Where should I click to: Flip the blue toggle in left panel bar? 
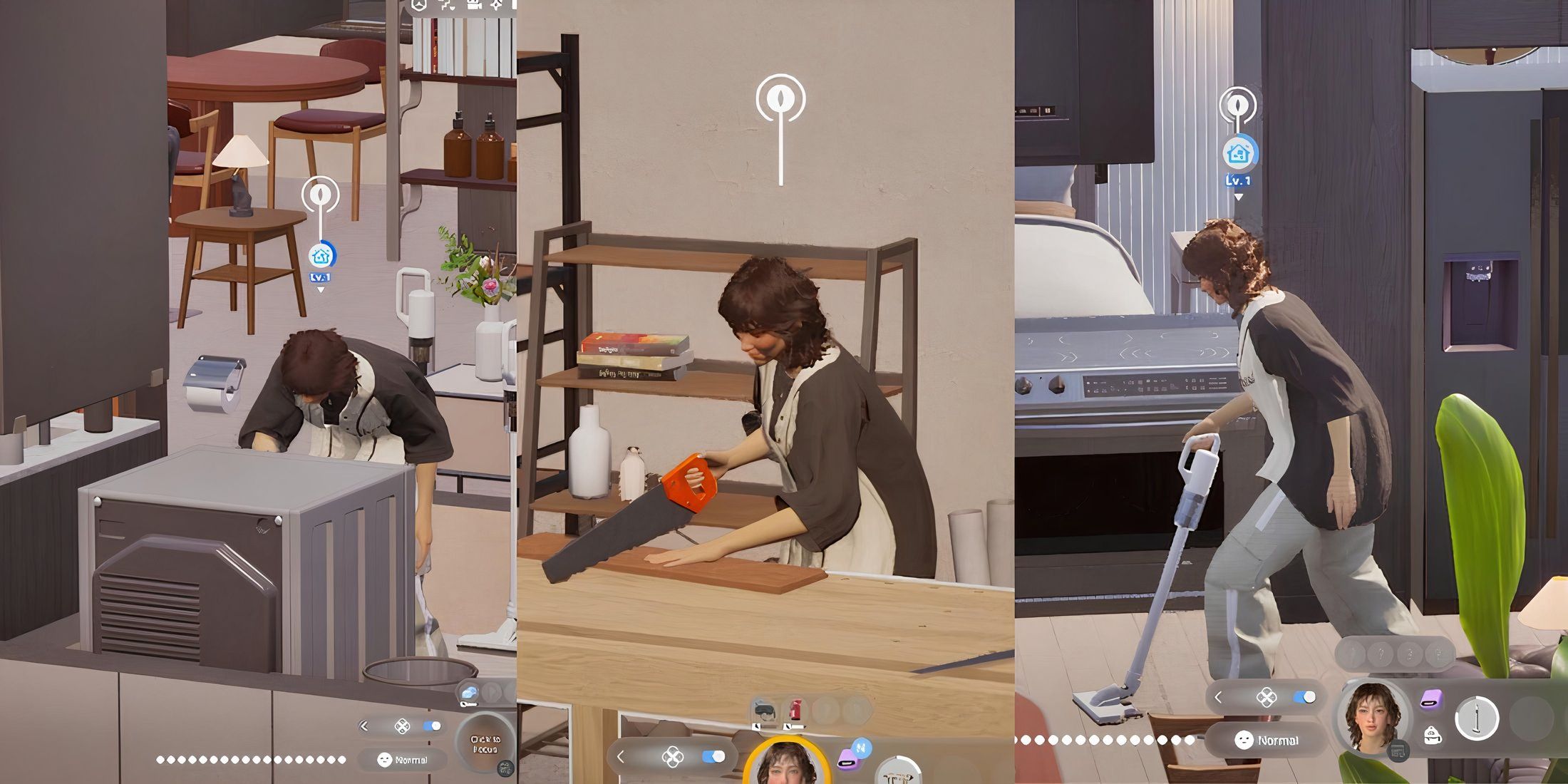431,726
